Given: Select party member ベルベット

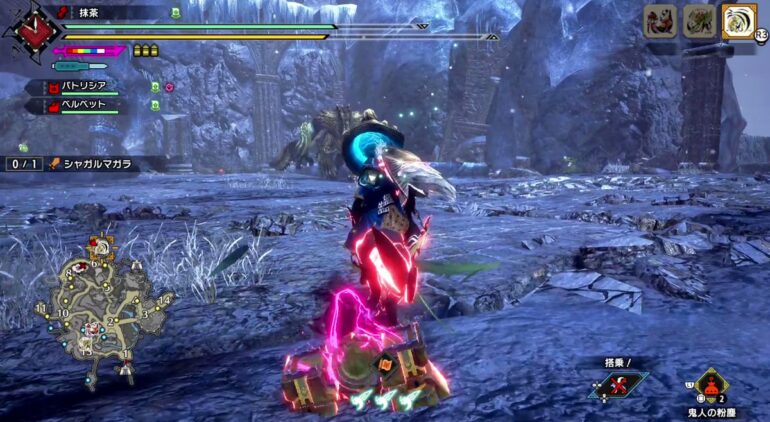Looking at the screenshot, I should (x=83, y=104).
